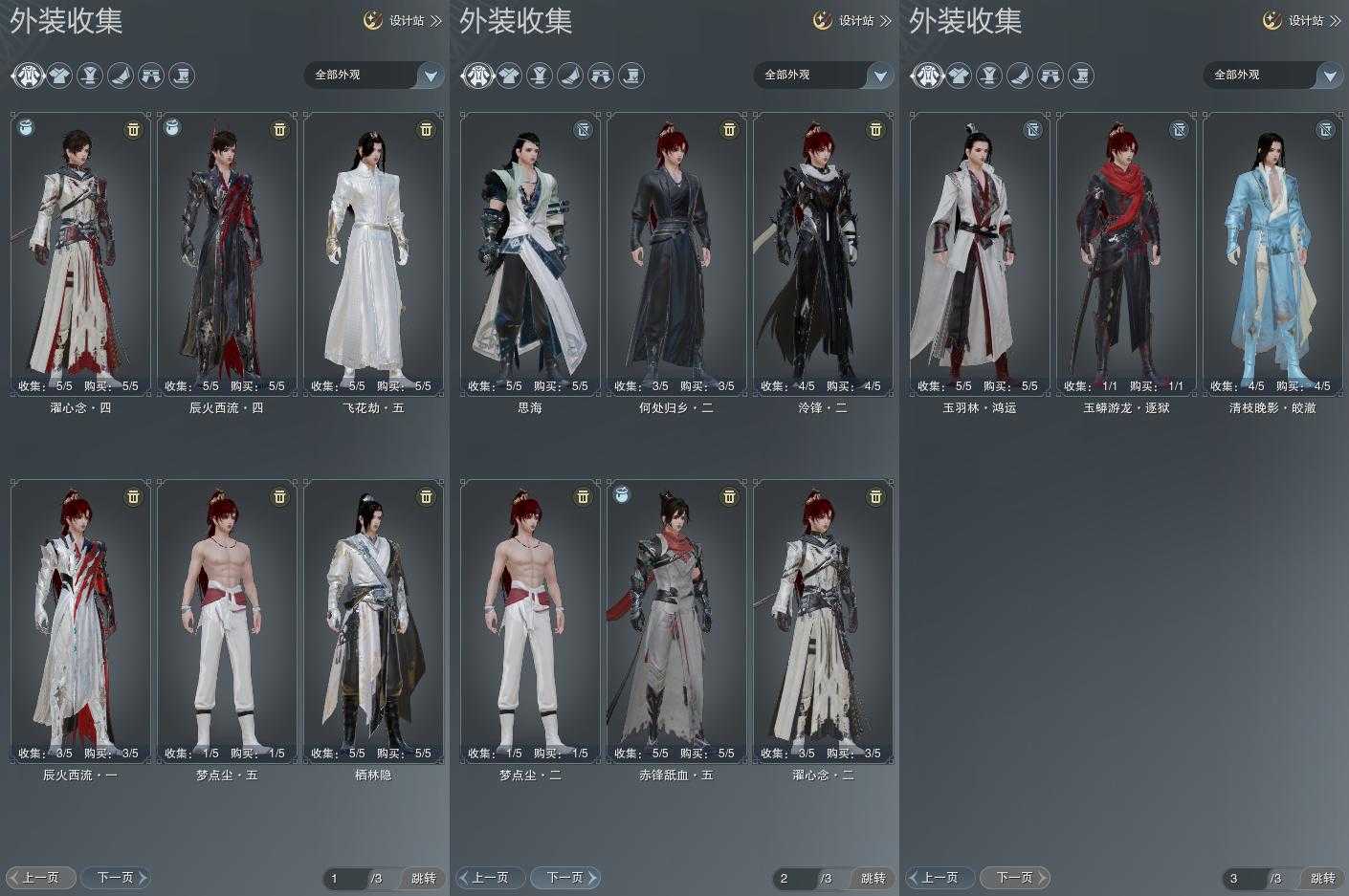Image resolution: width=1349 pixels, height=896 pixels.
Task: Select the 濯心念·四 outfit card
Action: coord(81,253)
